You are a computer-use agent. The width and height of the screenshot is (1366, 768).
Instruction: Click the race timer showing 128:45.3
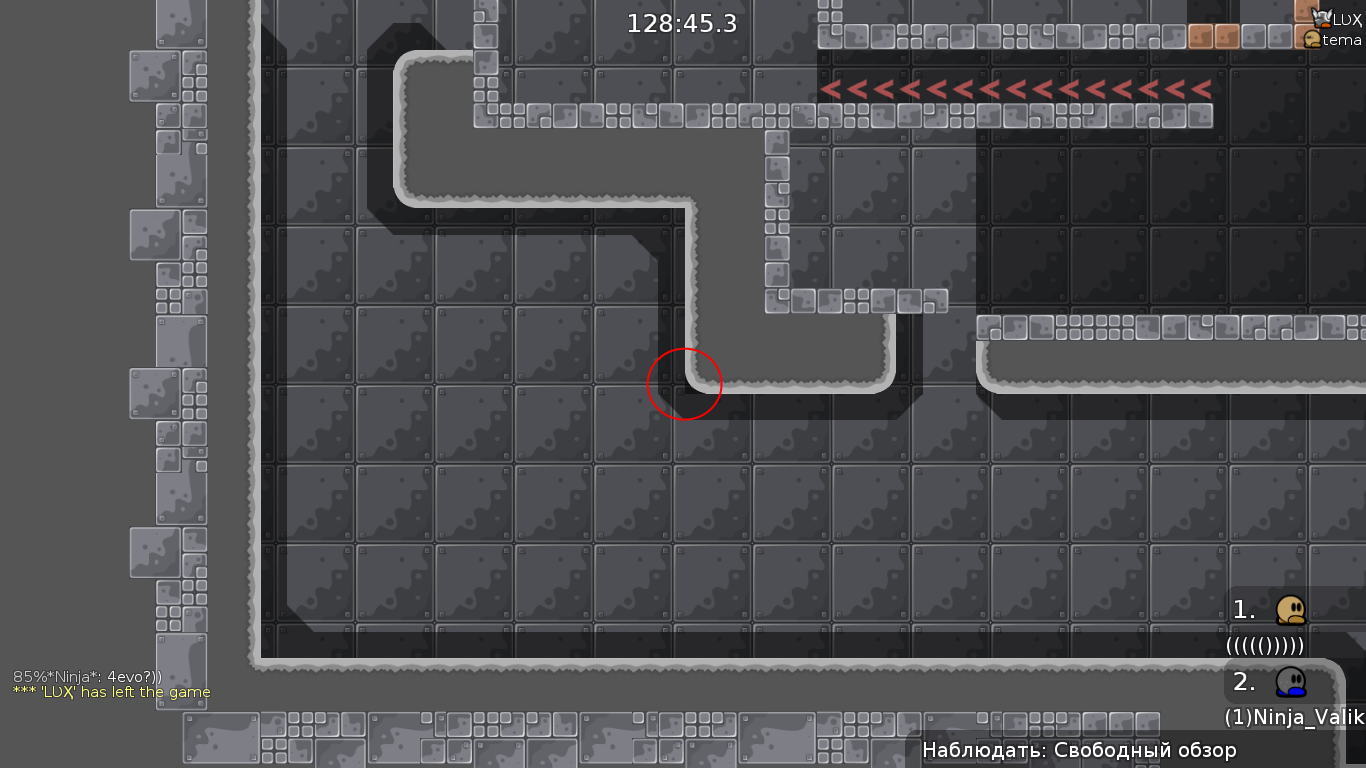680,23
